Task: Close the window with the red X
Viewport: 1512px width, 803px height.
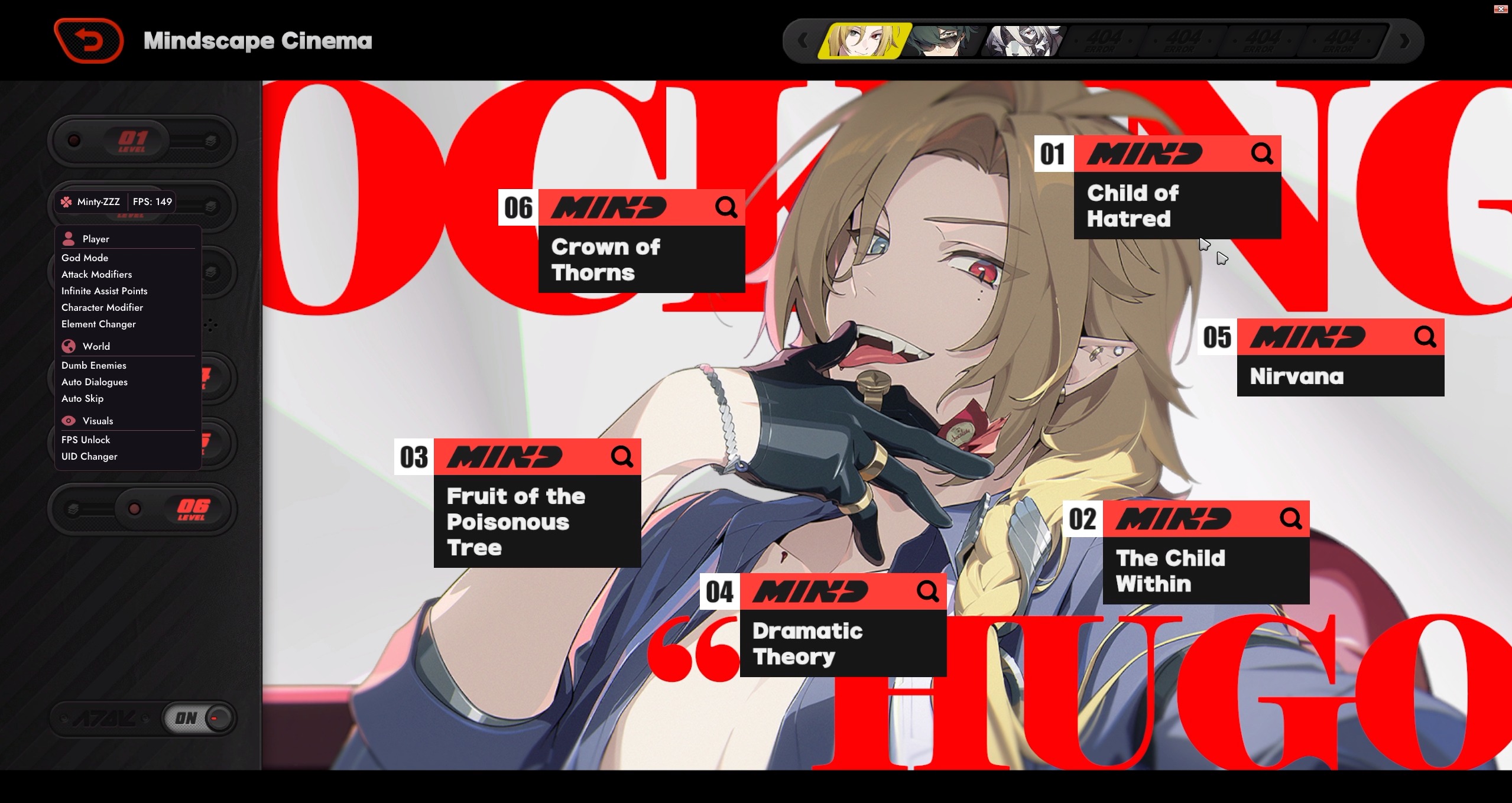Action: coord(1500,9)
